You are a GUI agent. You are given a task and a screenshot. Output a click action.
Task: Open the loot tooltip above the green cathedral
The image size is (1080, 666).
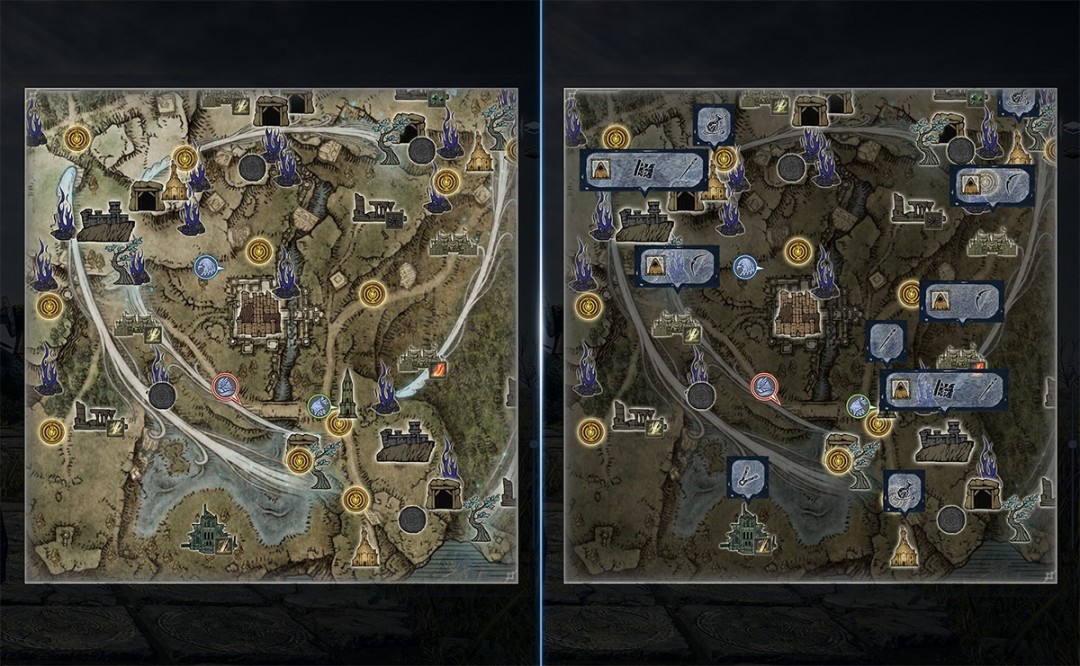747,475
